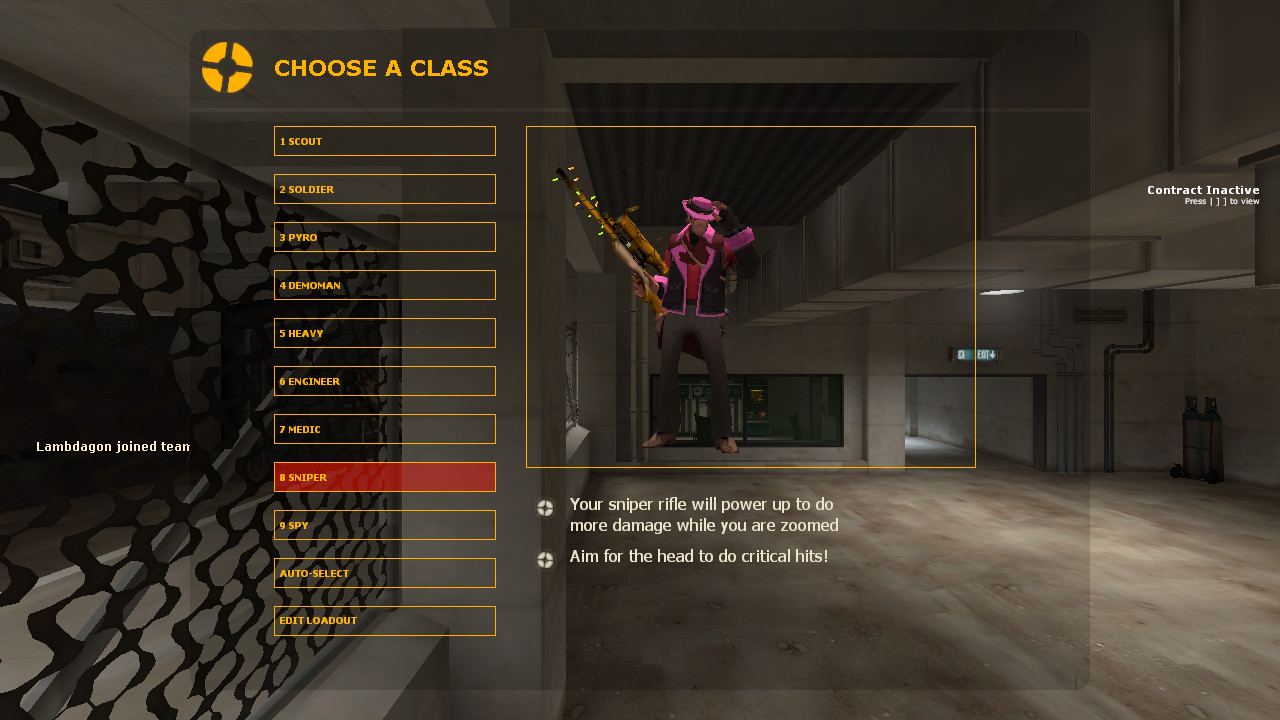The image size is (1280, 720).
Task: Choose the Scout class
Action: (384, 140)
